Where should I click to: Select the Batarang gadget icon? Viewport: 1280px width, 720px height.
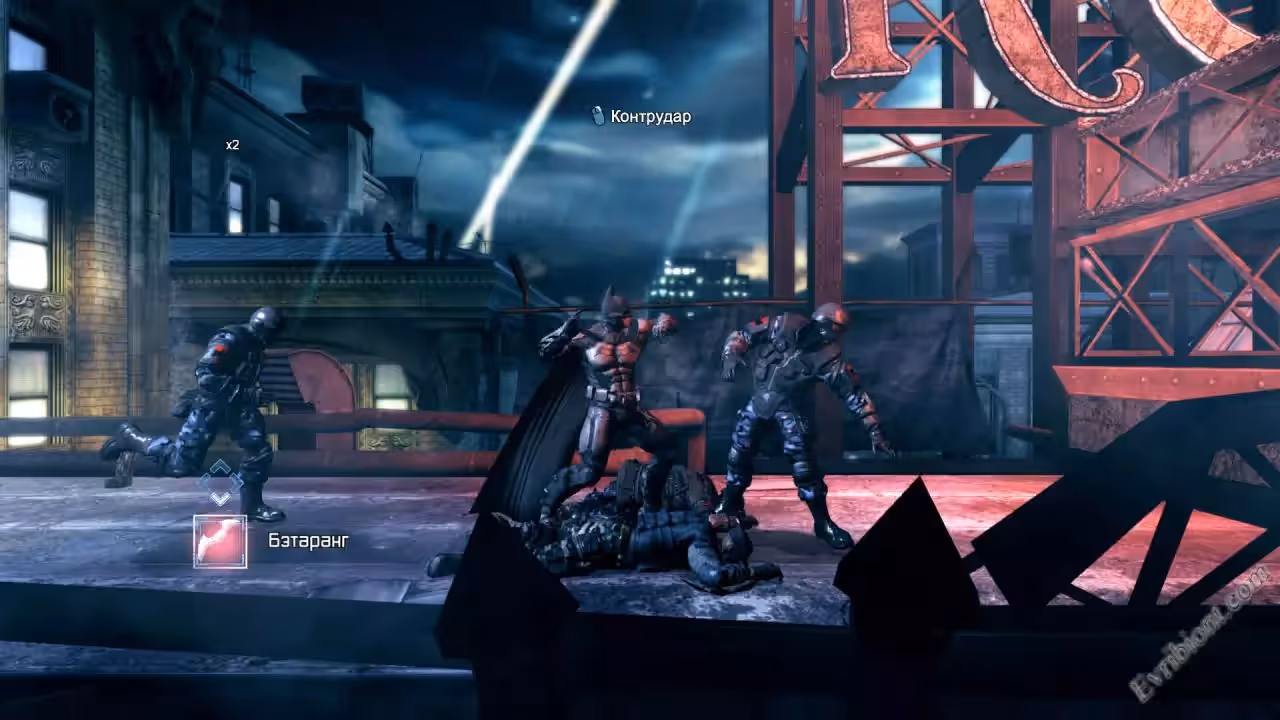220,541
